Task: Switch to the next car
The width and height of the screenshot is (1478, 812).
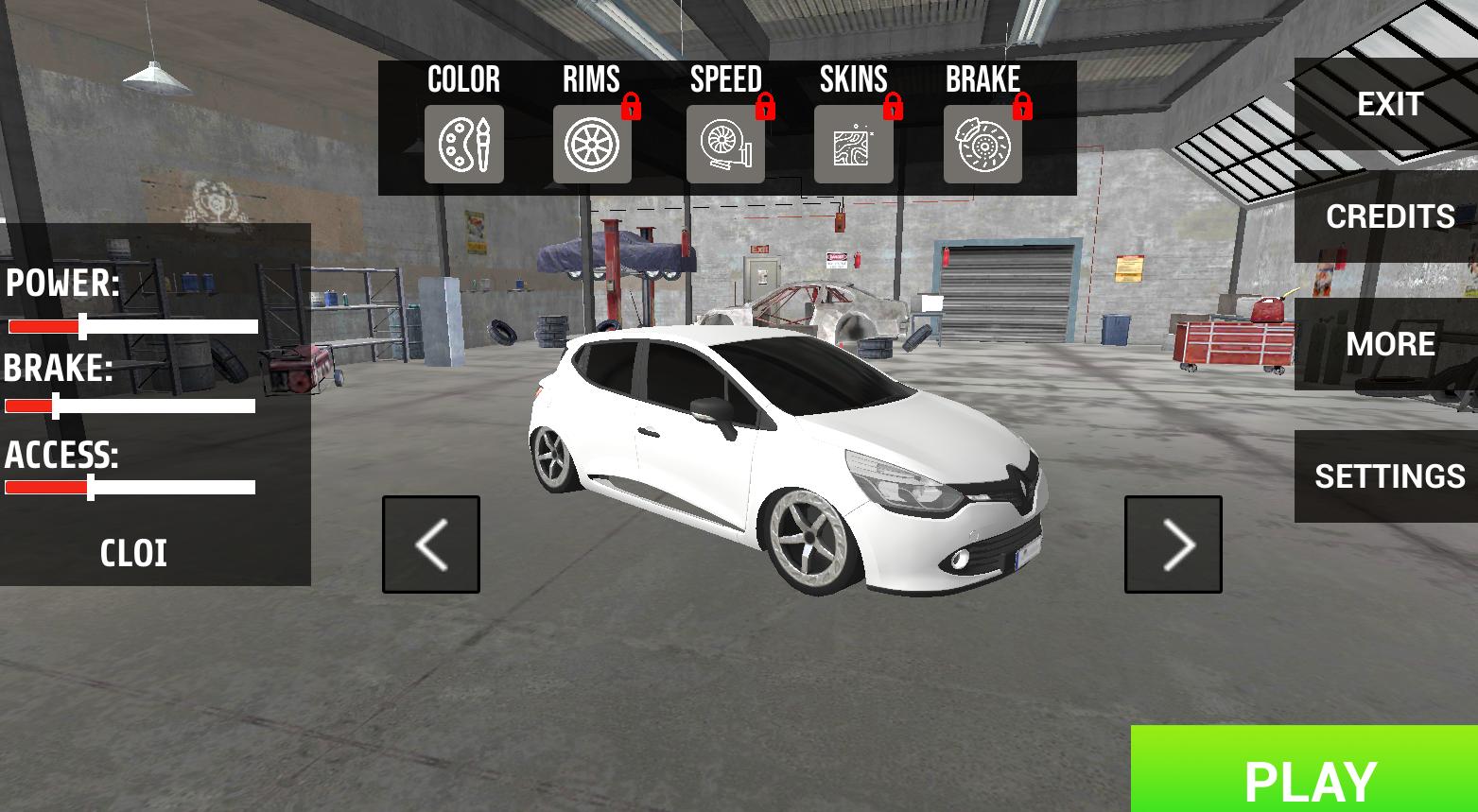Action: click(1173, 544)
